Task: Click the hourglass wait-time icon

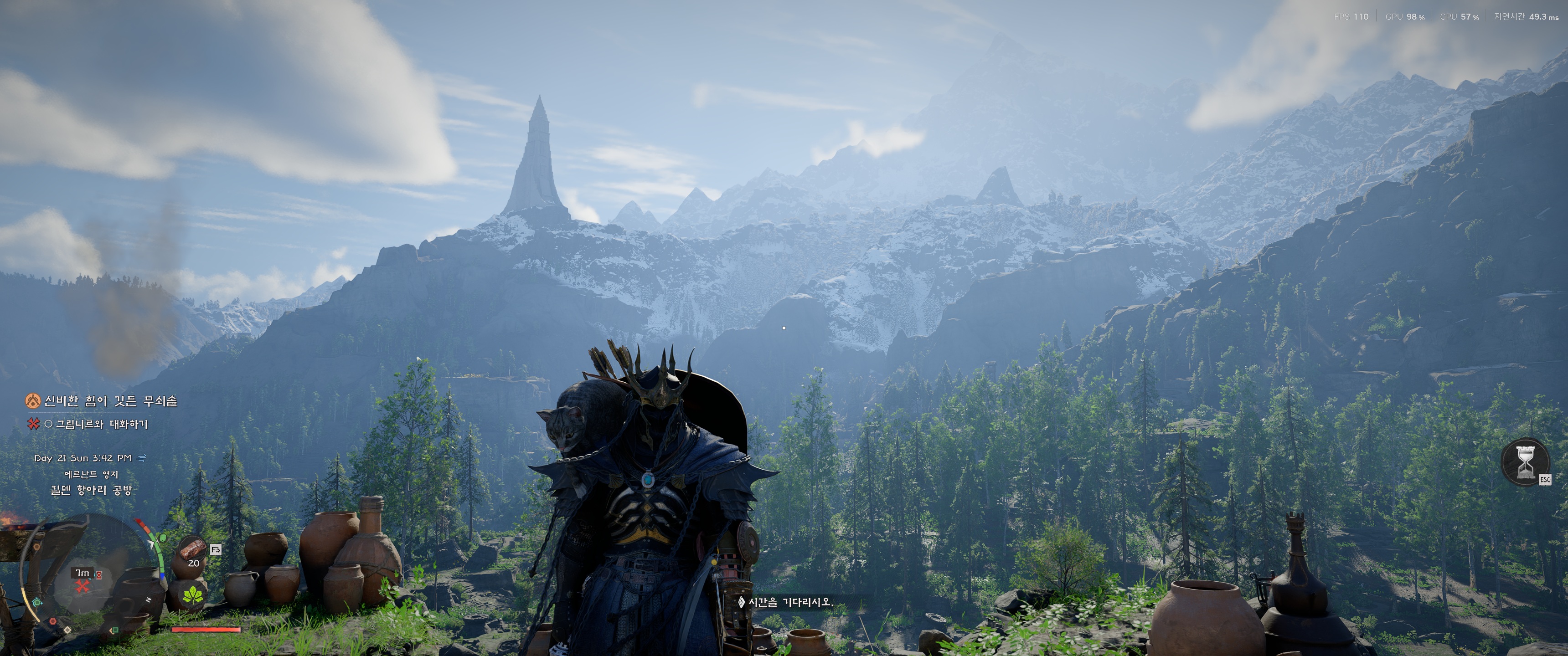Action: pos(1525,462)
